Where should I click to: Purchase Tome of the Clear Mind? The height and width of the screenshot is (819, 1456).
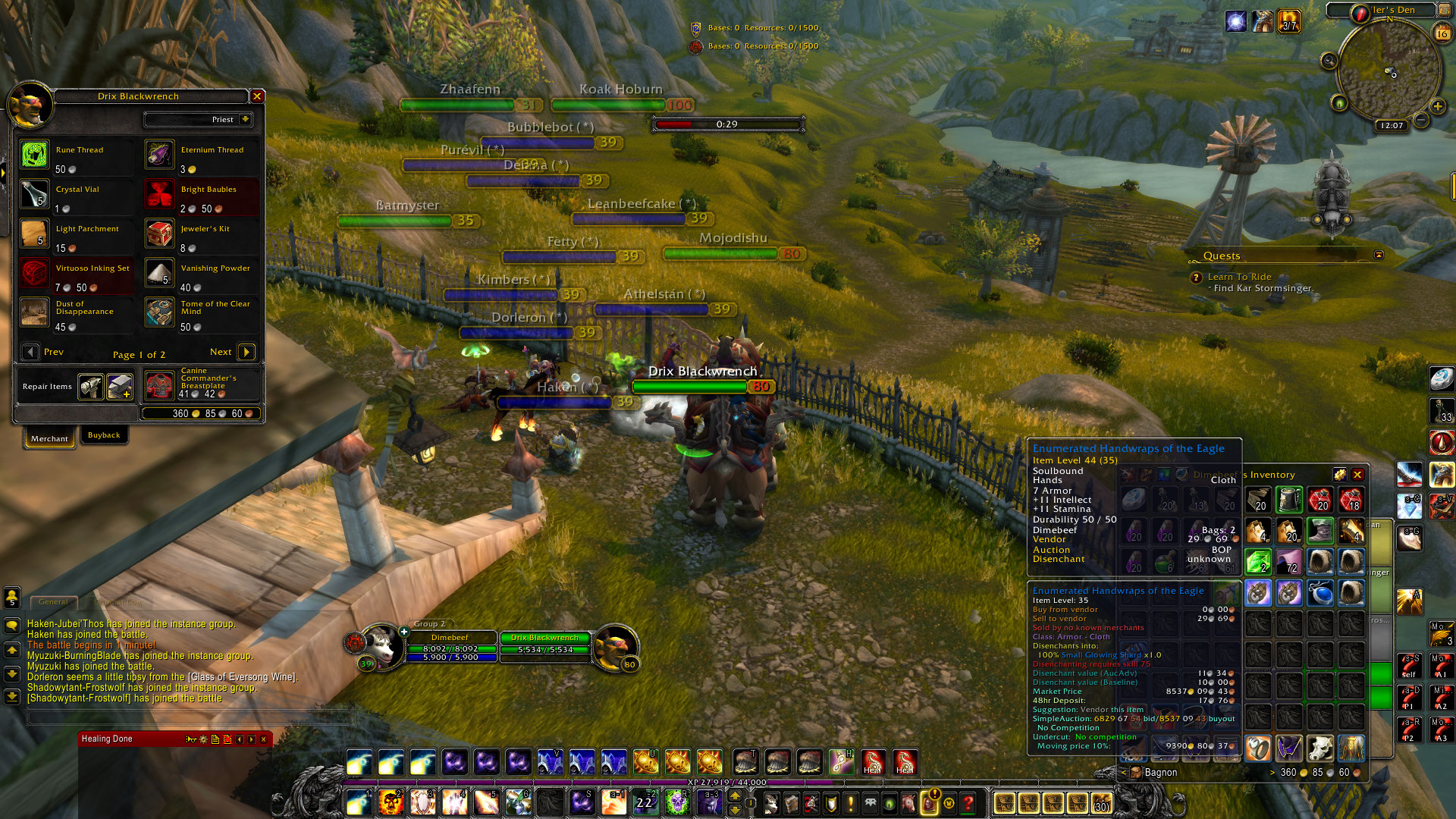[160, 312]
